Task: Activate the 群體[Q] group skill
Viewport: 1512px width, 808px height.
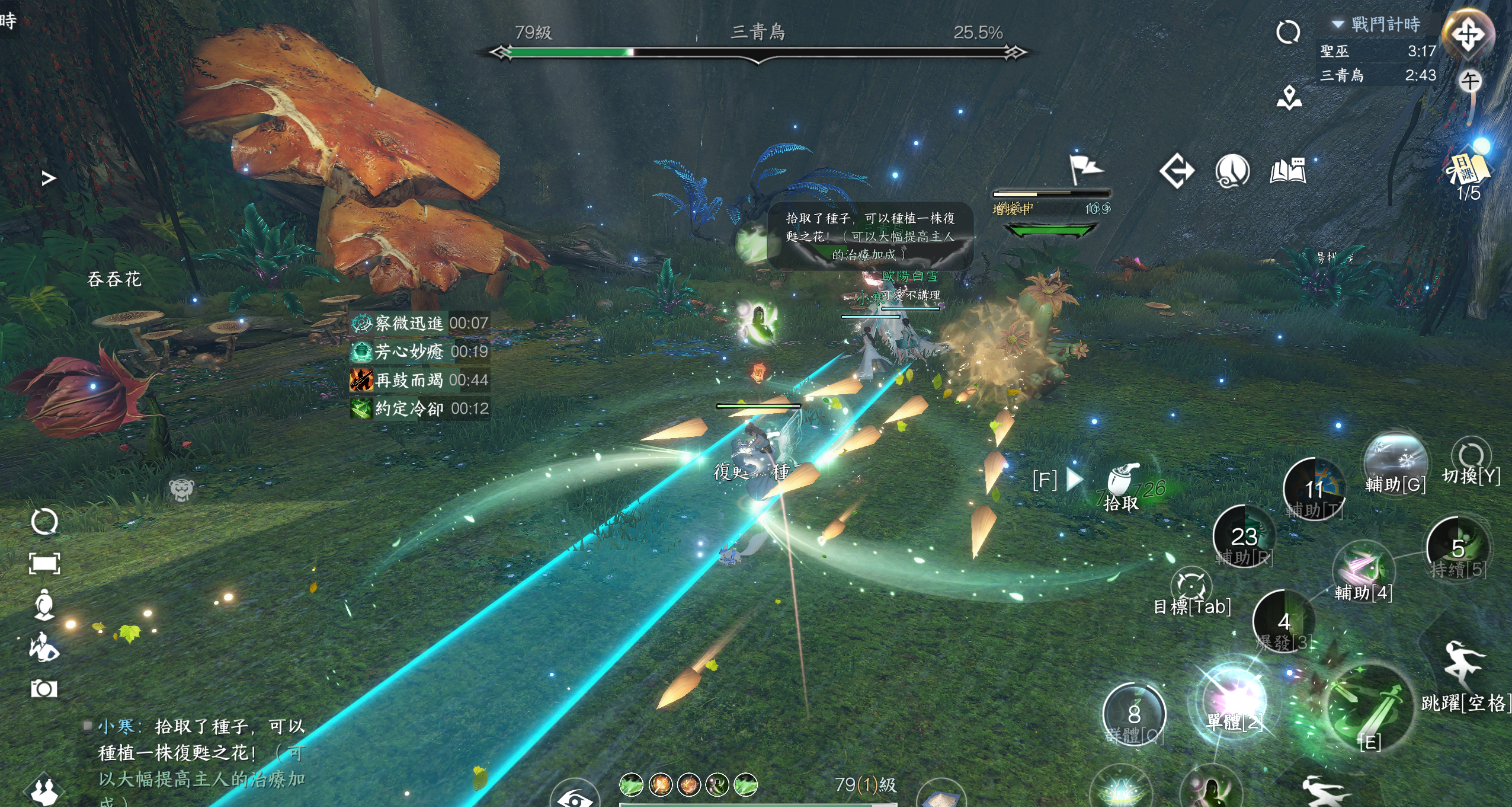Action: (1134, 714)
